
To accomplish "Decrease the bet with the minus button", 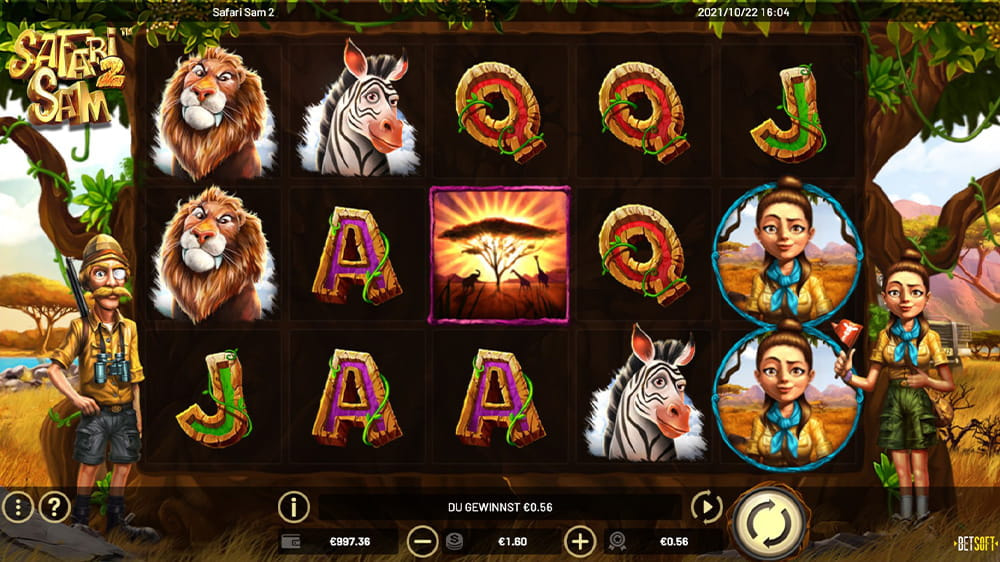I will [423, 542].
